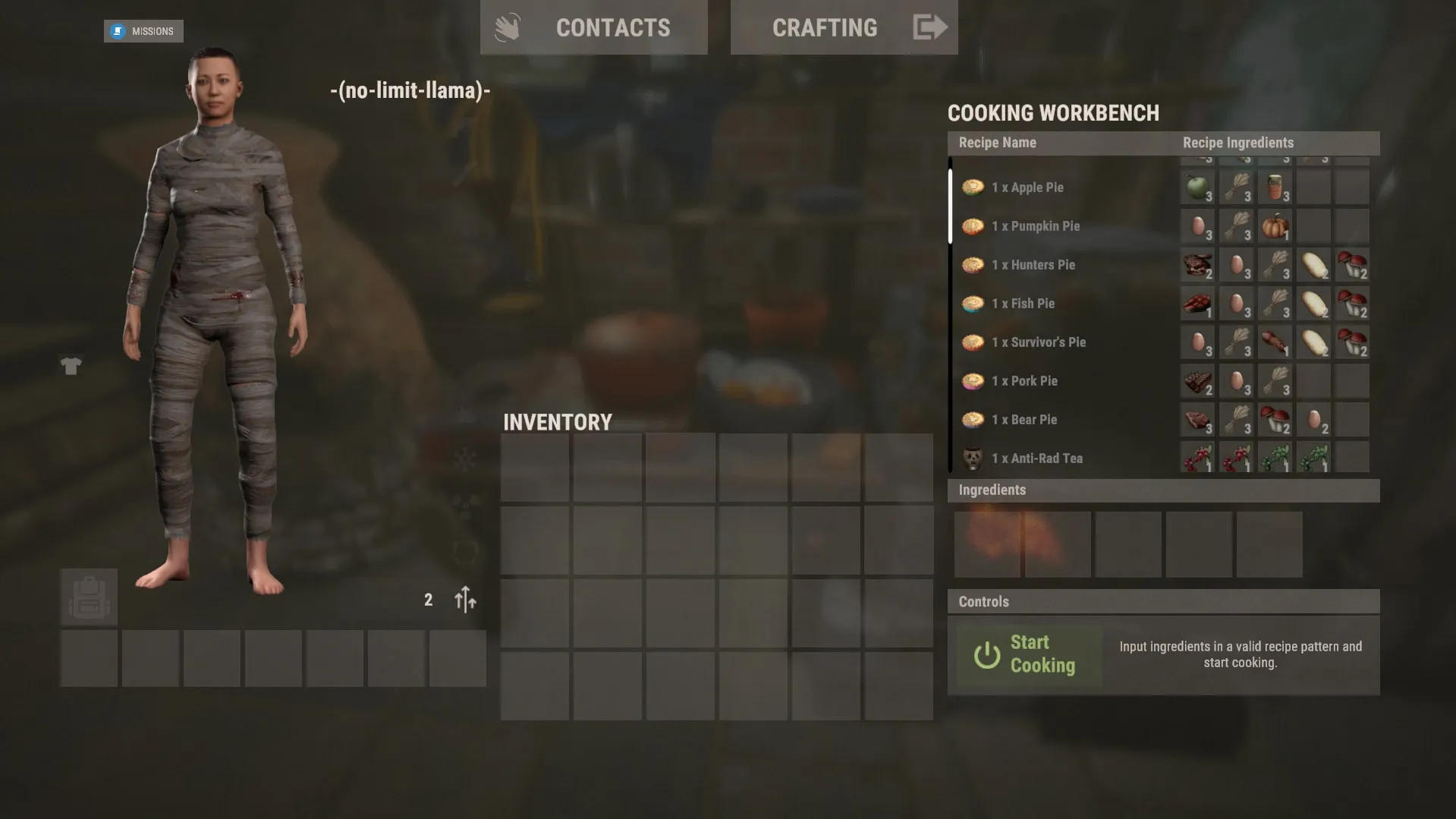Screen dimensions: 1456x819
Task: Open the Missions panel
Action: pos(143,31)
